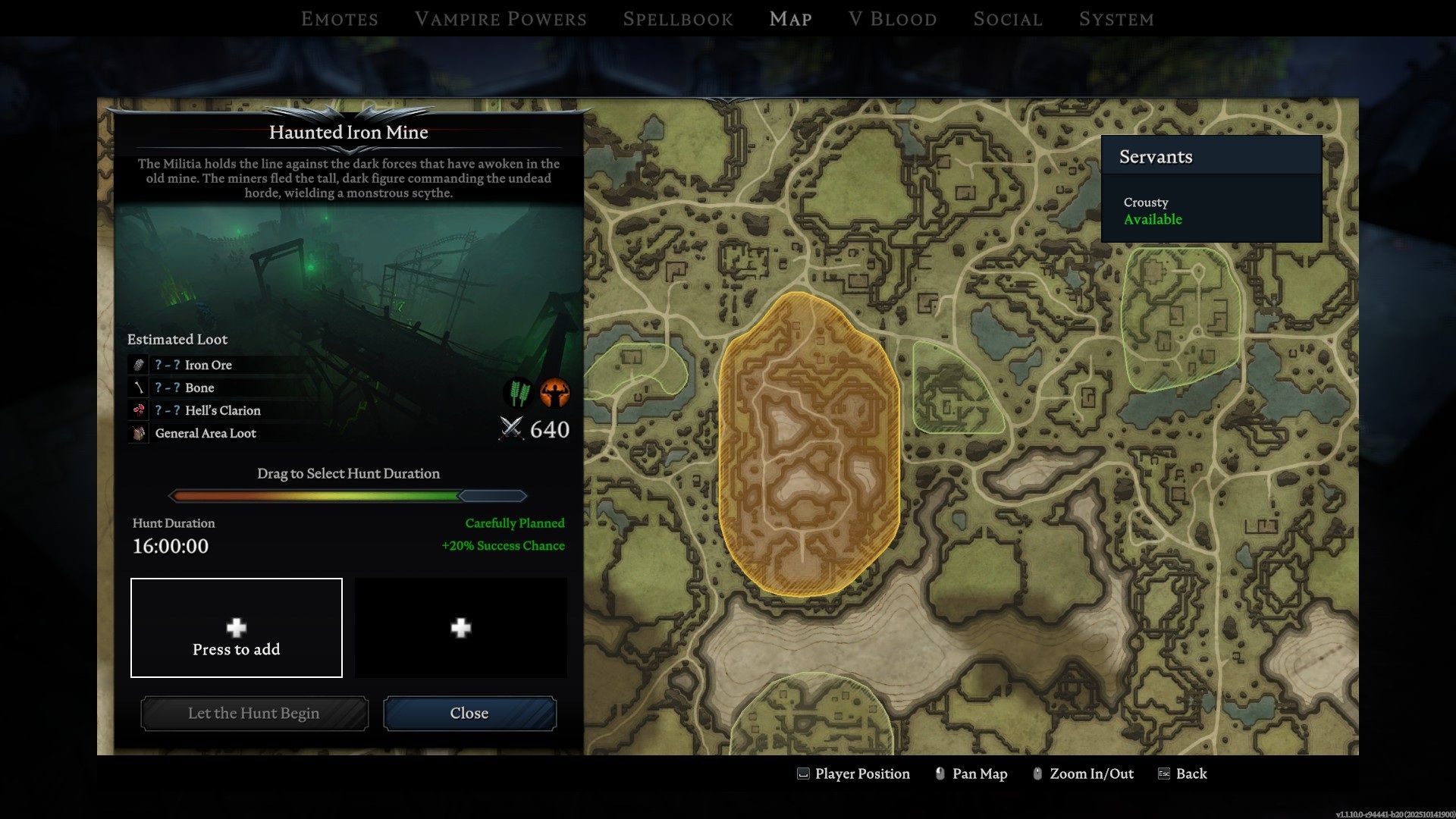Screen dimensions: 1456x819
Task: Click the General Area Loot row
Action: pos(205,433)
